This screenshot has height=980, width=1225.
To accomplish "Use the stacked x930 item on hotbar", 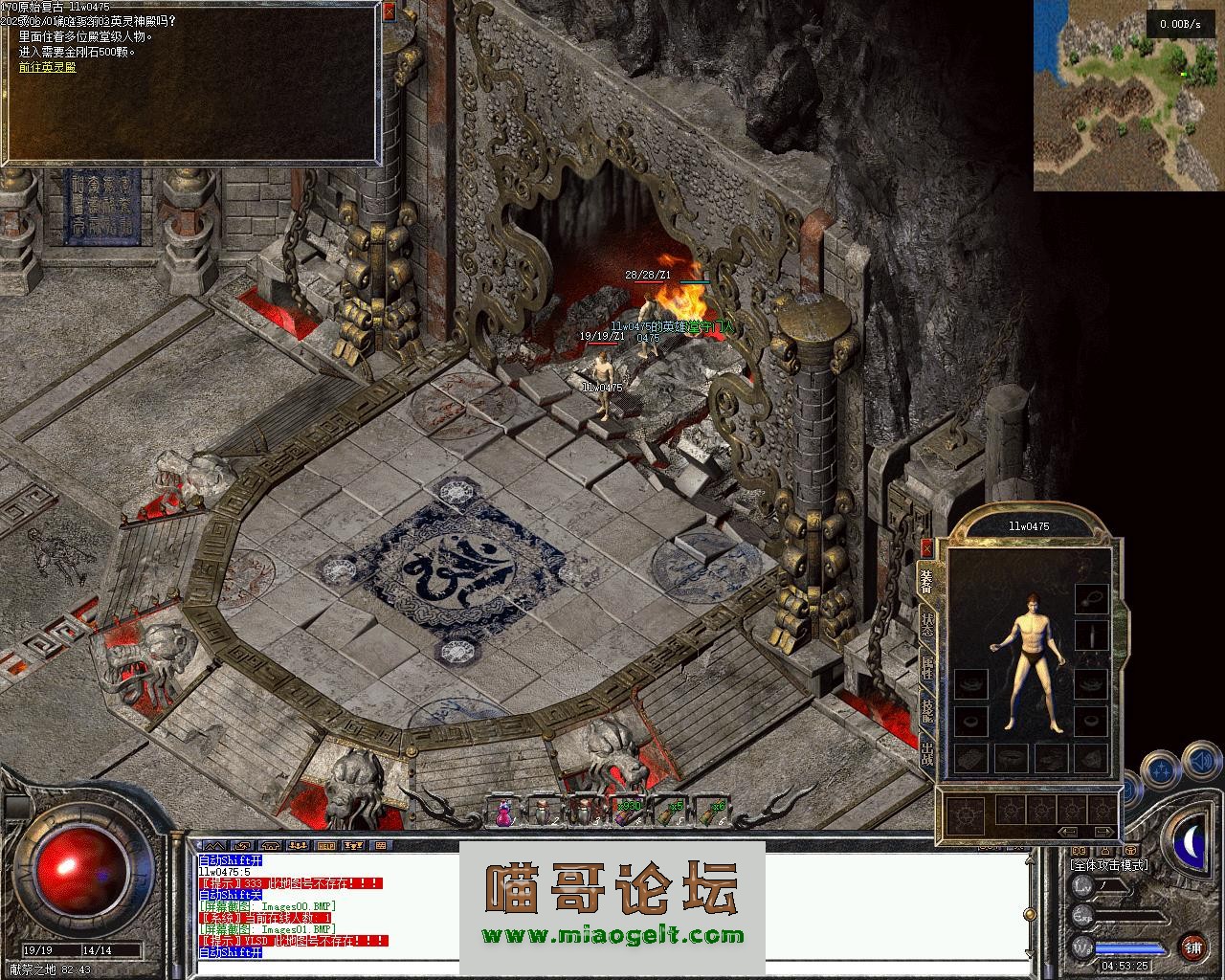I will click(627, 812).
